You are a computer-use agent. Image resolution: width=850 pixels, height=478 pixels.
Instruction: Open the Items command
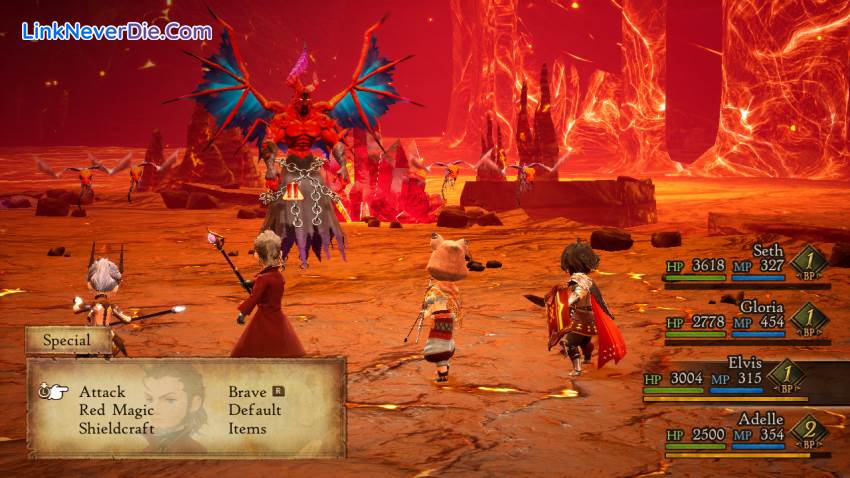tap(247, 428)
